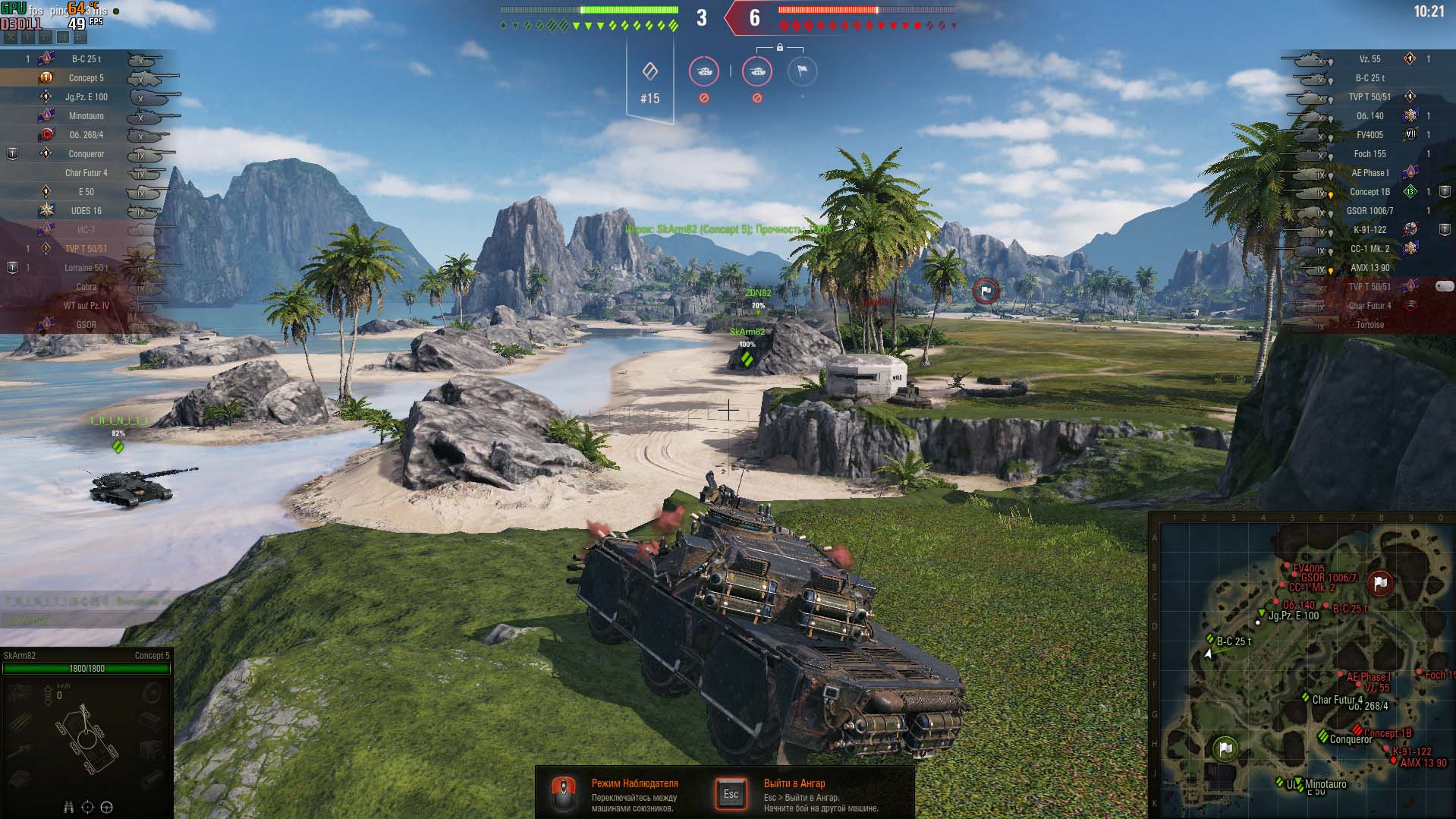
Task: Select the allied Conqueror row
Action: [x=86, y=154]
